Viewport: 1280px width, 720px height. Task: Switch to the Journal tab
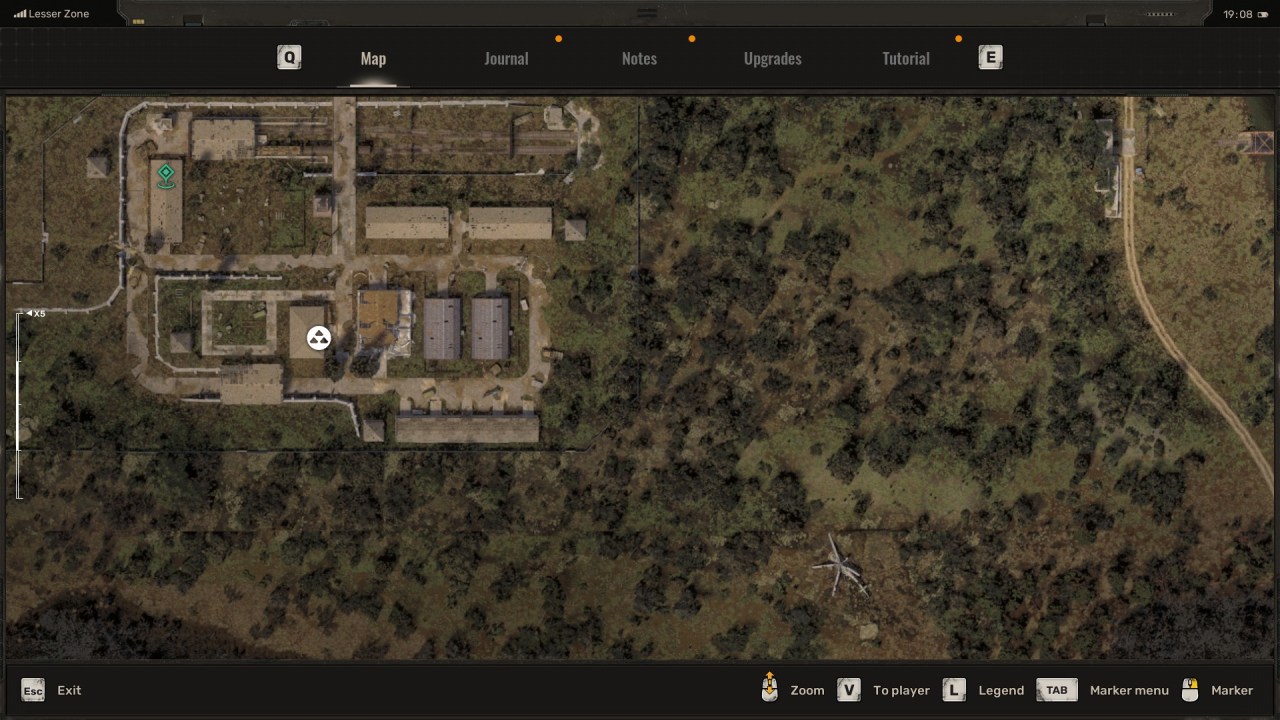coord(506,58)
